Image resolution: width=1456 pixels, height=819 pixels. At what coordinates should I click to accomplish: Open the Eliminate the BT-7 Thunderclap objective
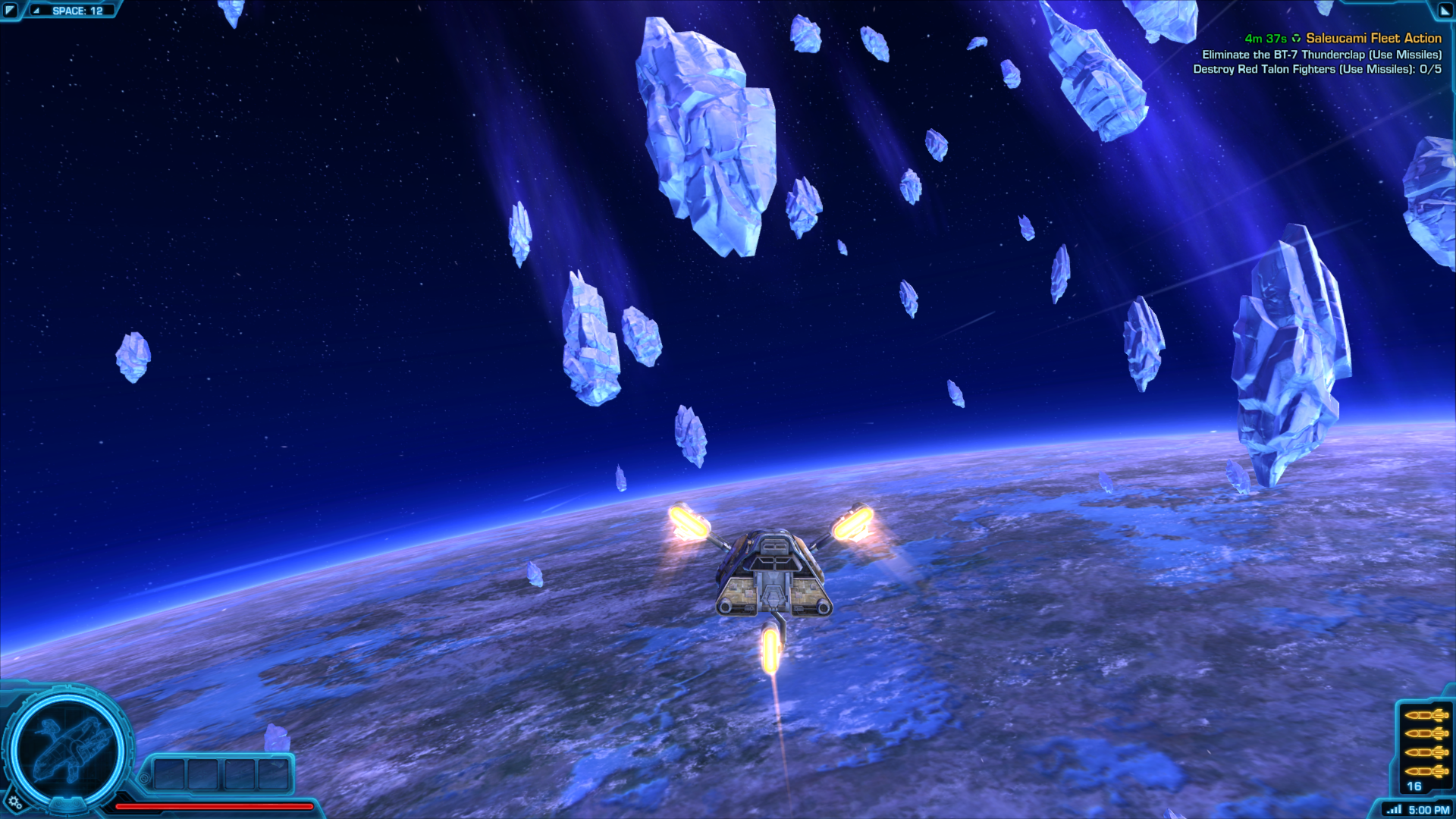1321,55
